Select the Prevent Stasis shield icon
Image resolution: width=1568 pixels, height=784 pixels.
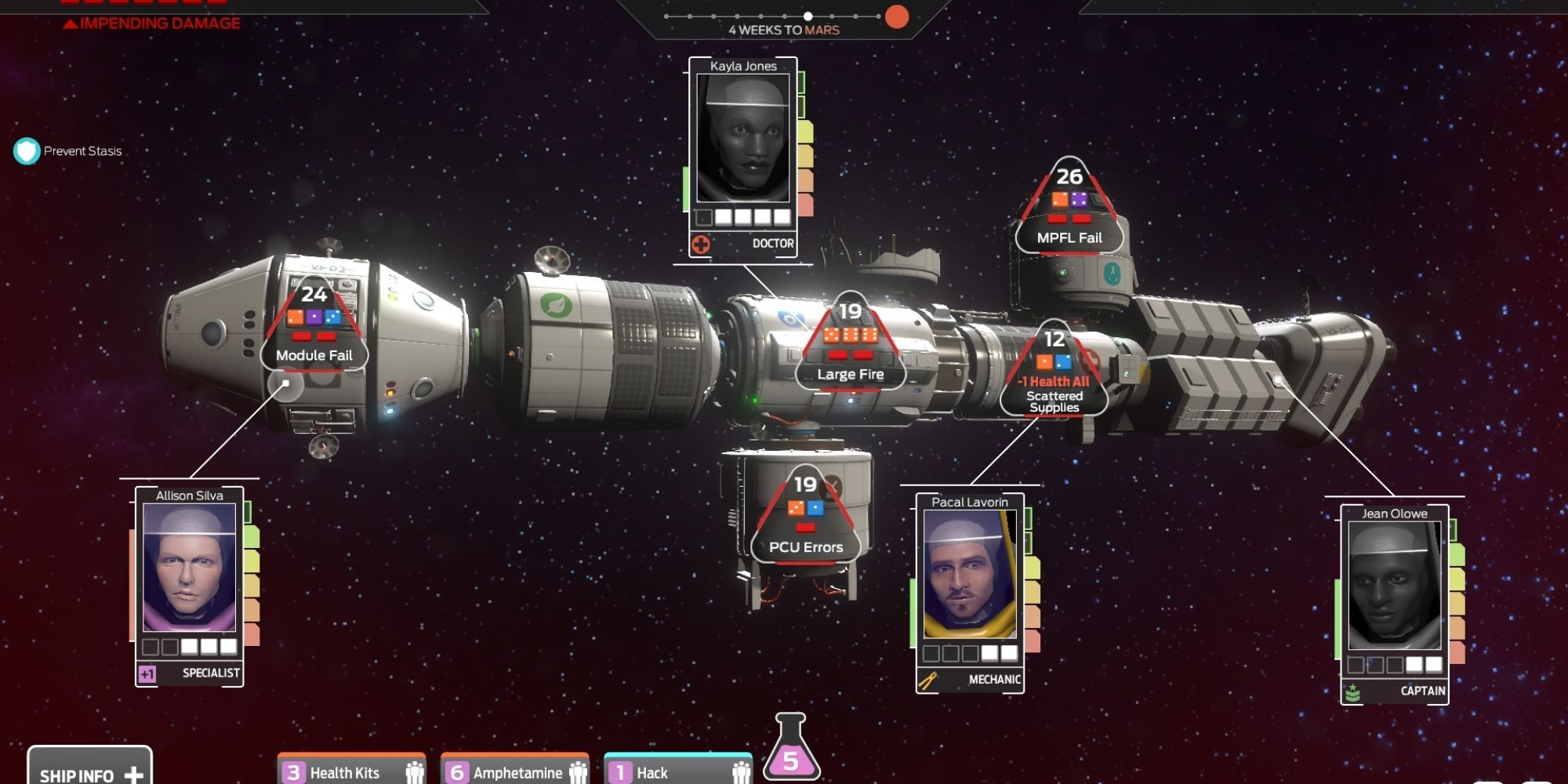27,151
